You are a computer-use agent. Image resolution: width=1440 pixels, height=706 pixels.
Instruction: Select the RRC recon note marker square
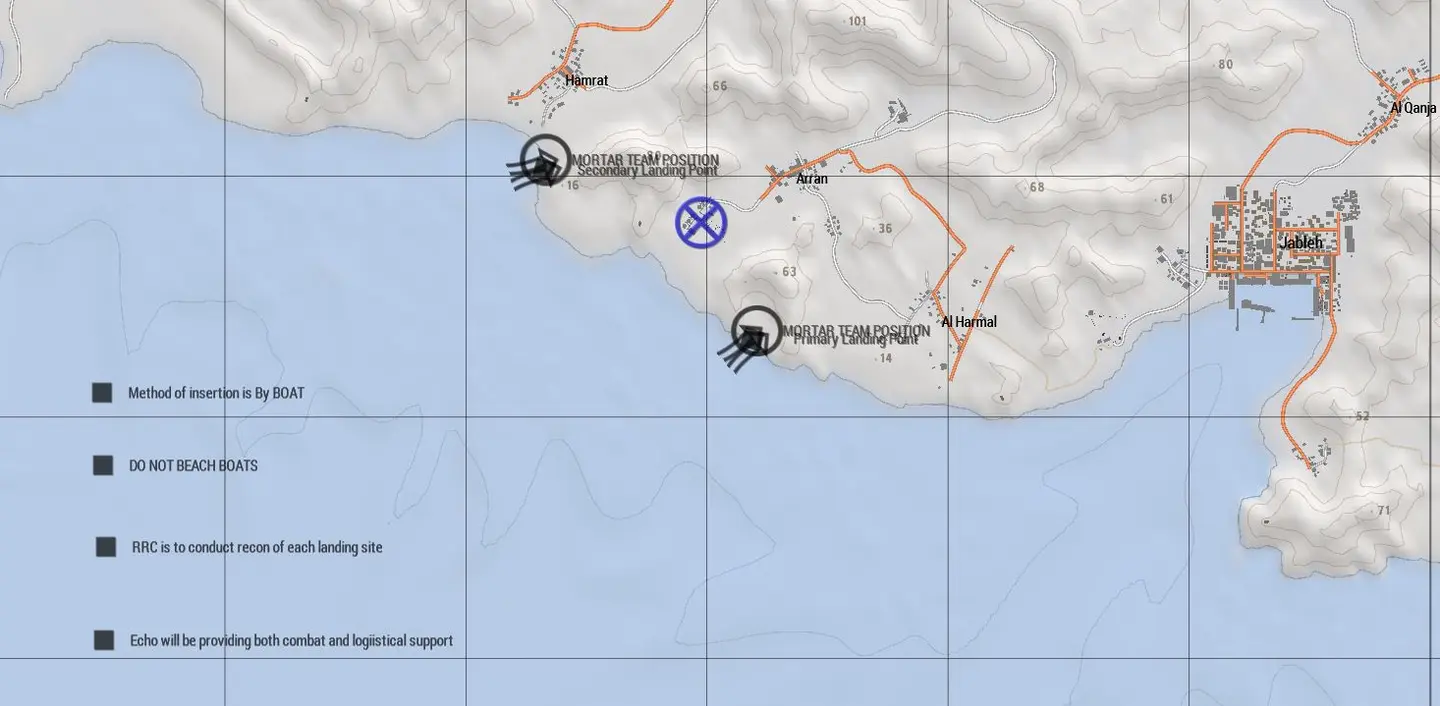point(106,547)
